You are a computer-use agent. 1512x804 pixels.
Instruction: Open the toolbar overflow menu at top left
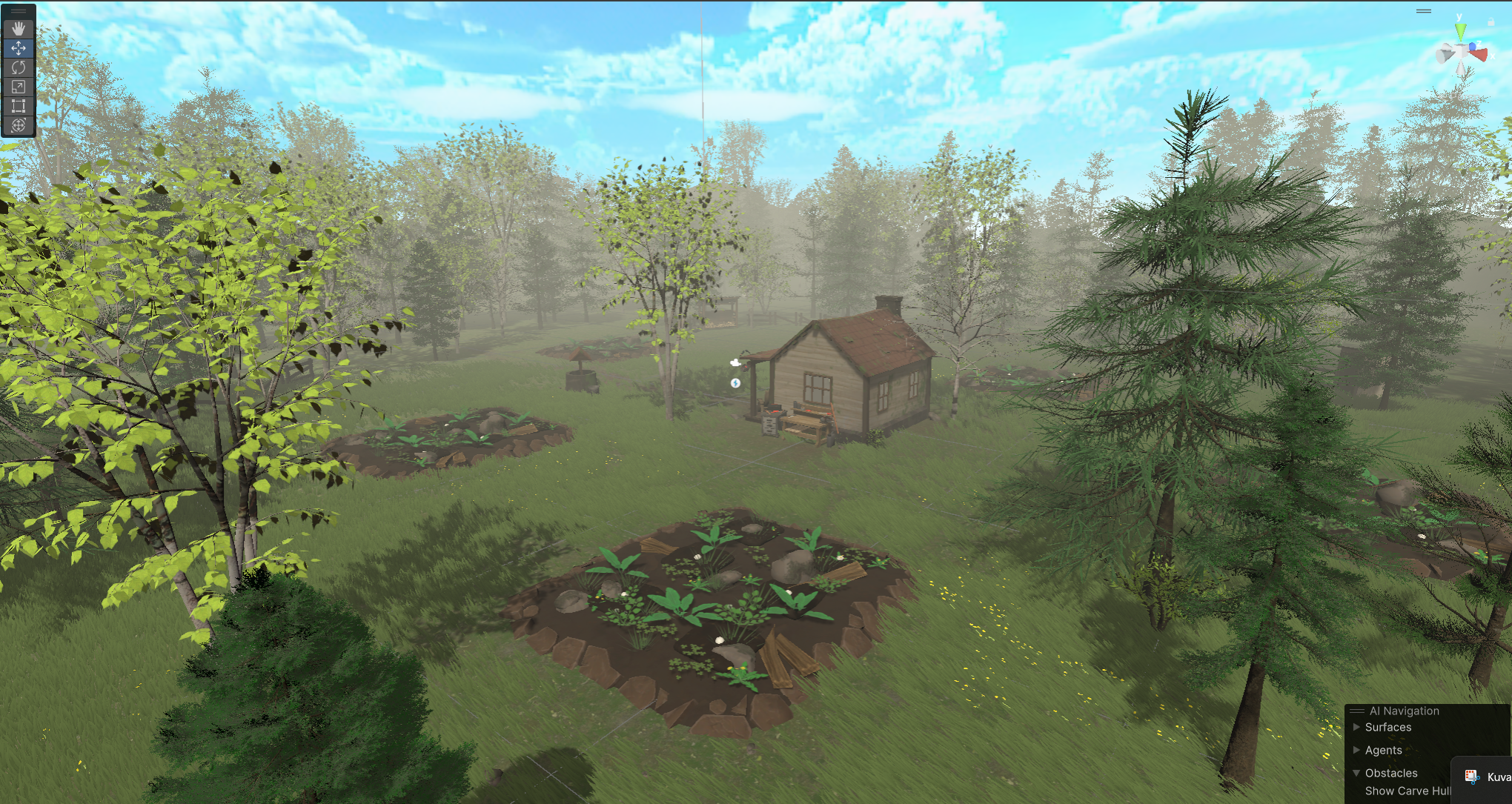click(18, 11)
